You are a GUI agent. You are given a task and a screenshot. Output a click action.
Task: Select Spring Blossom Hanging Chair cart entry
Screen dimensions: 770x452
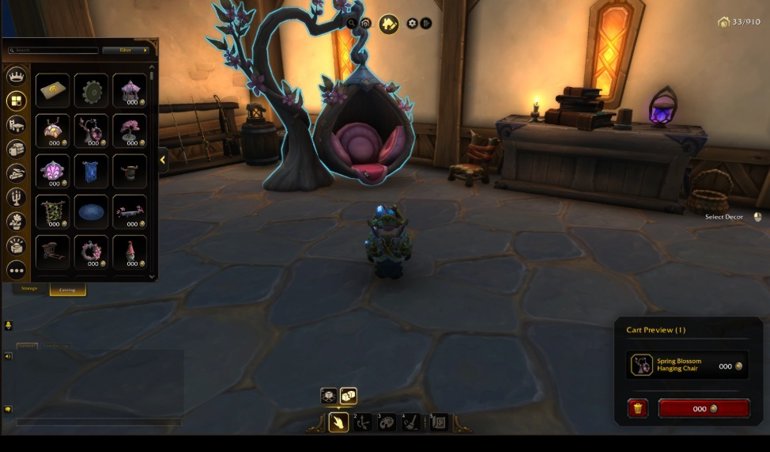688,365
